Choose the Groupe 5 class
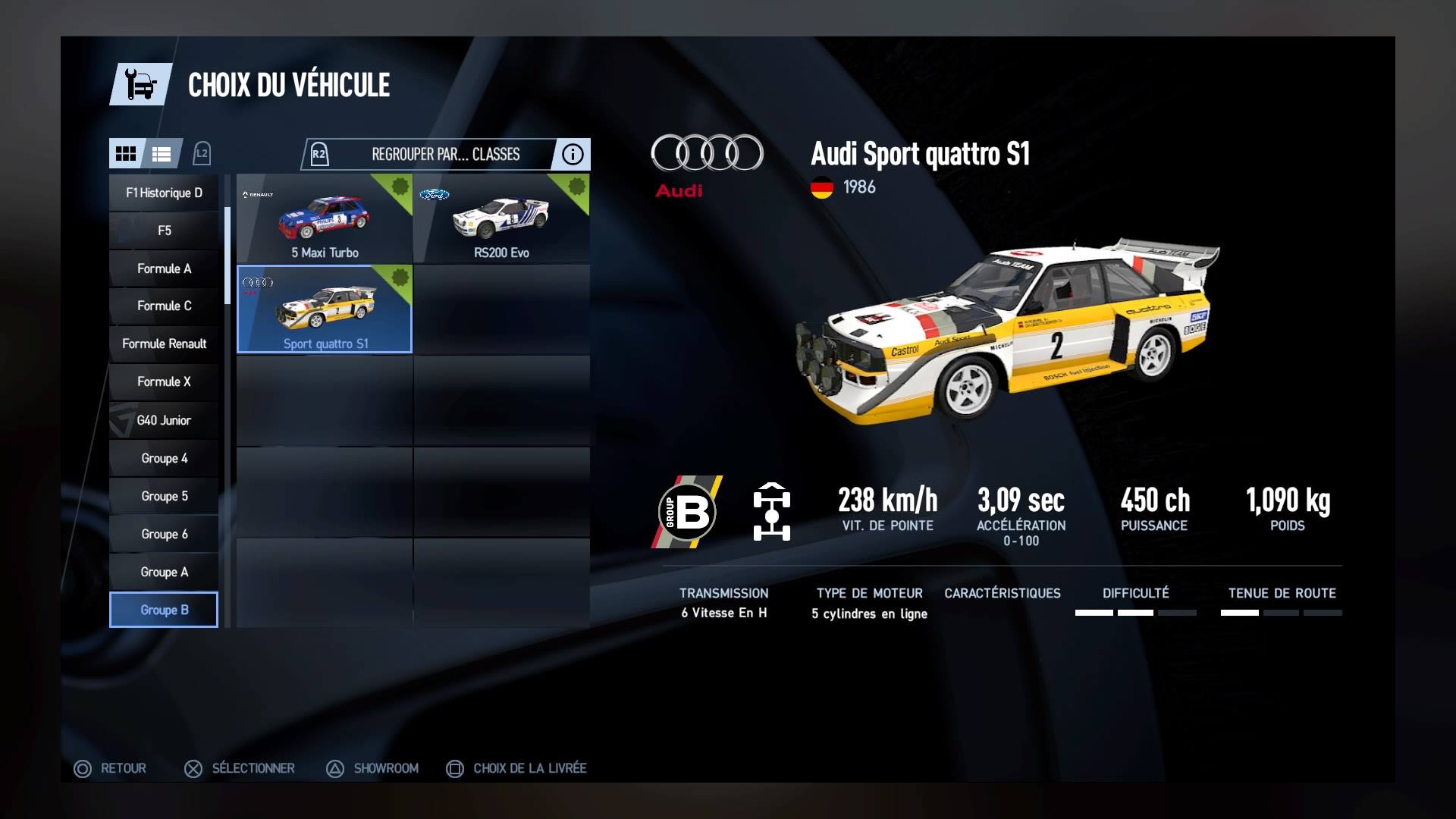This screenshot has height=819, width=1456. pyautogui.click(x=164, y=496)
